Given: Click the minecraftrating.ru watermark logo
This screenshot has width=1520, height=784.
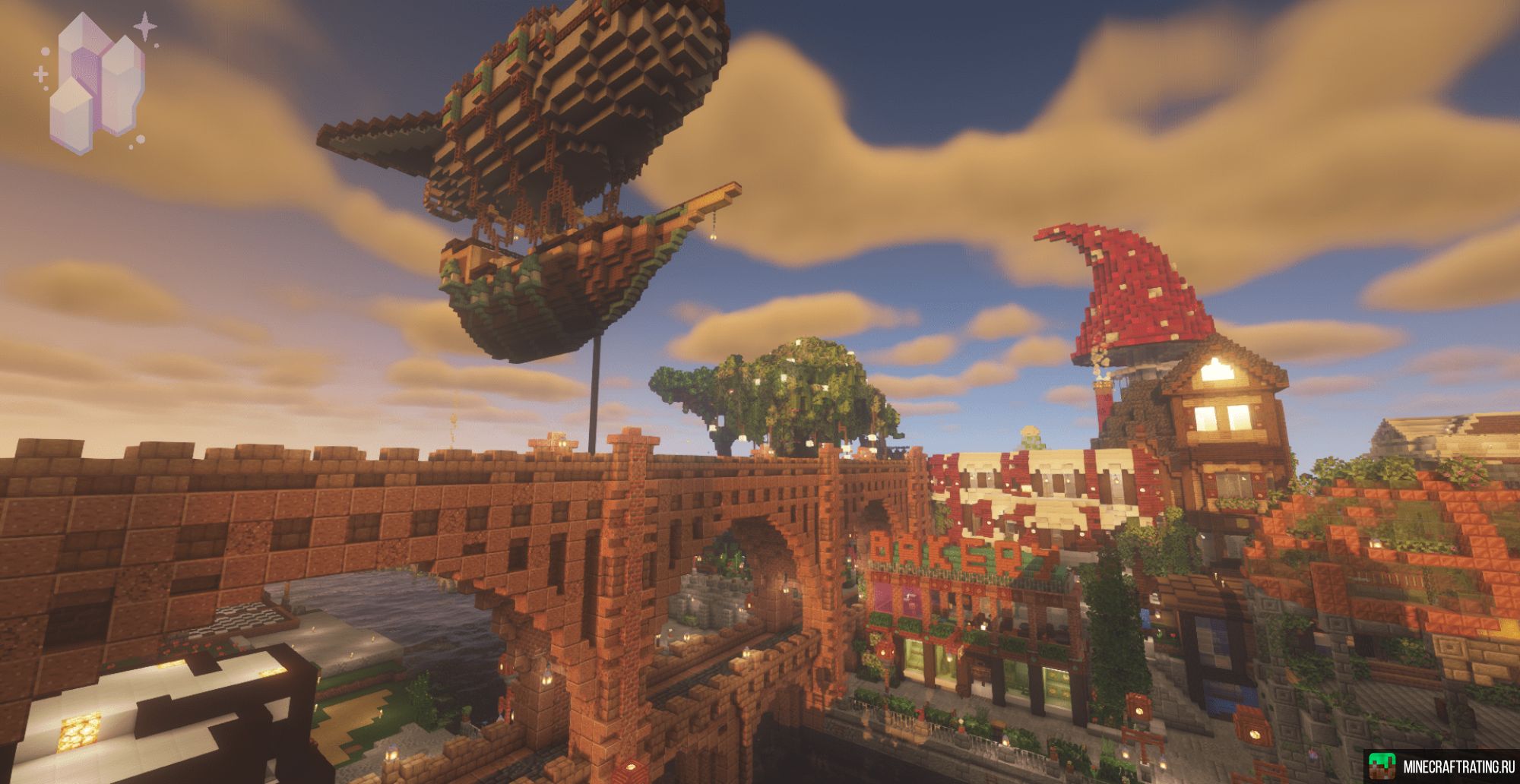Looking at the screenshot, I should [x=1441, y=766].
